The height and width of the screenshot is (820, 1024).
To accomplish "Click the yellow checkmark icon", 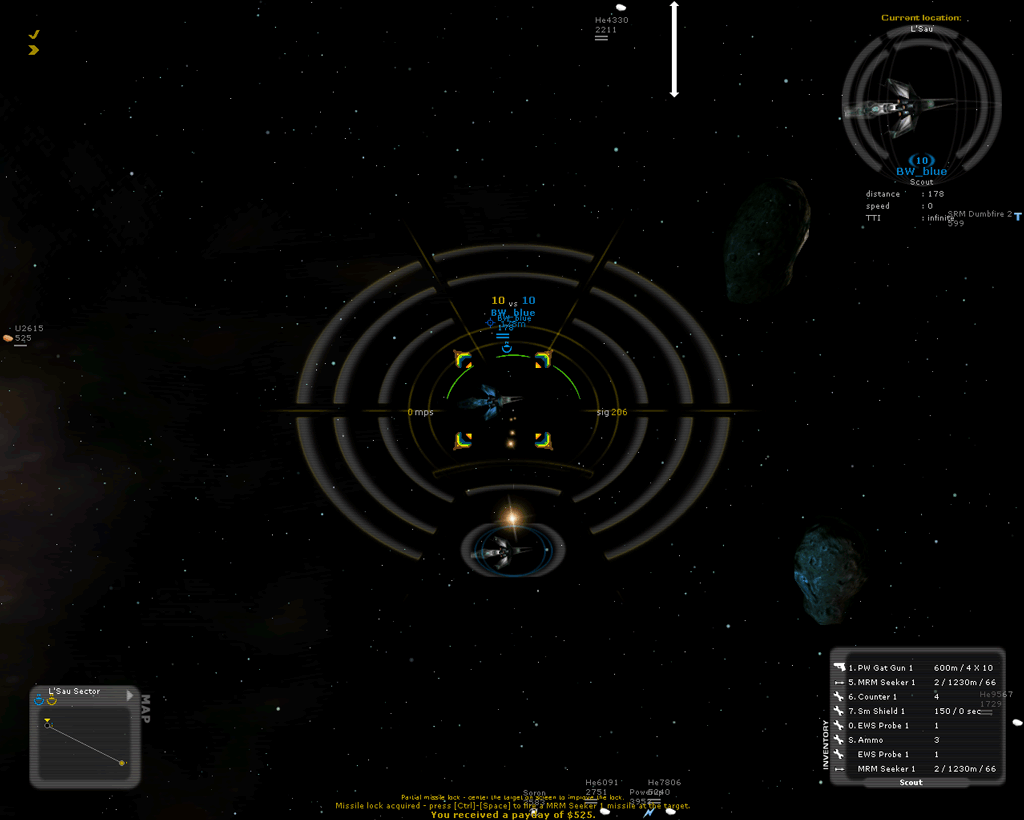I will coord(34,34).
